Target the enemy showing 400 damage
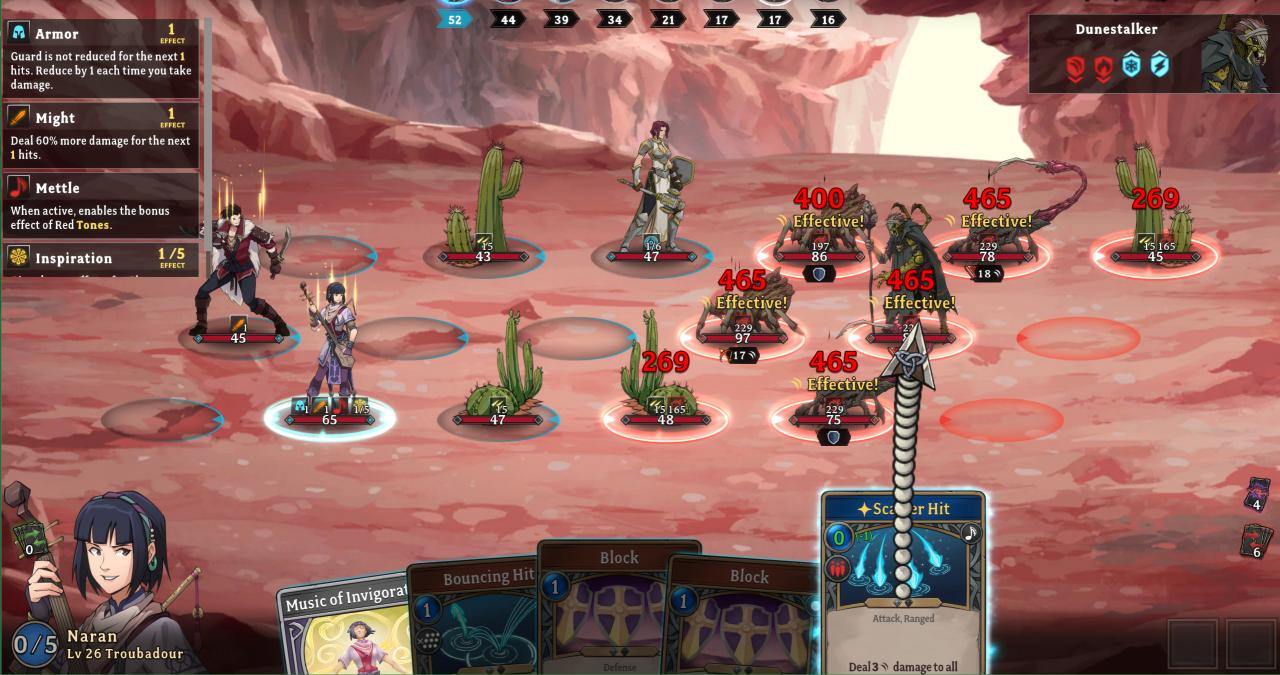The width and height of the screenshot is (1280, 675). tap(819, 235)
